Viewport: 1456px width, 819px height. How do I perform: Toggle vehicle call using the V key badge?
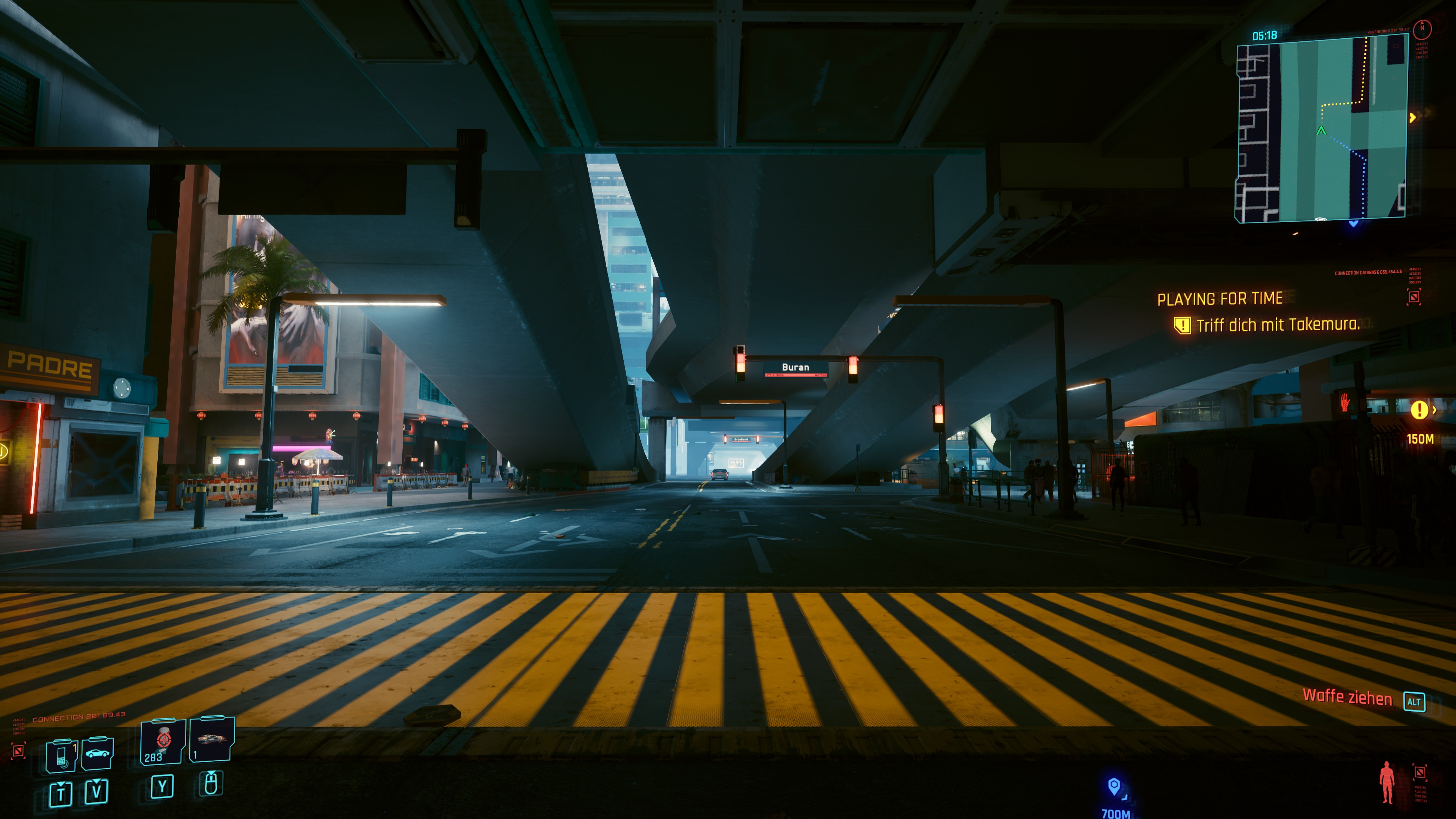point(97,792)
